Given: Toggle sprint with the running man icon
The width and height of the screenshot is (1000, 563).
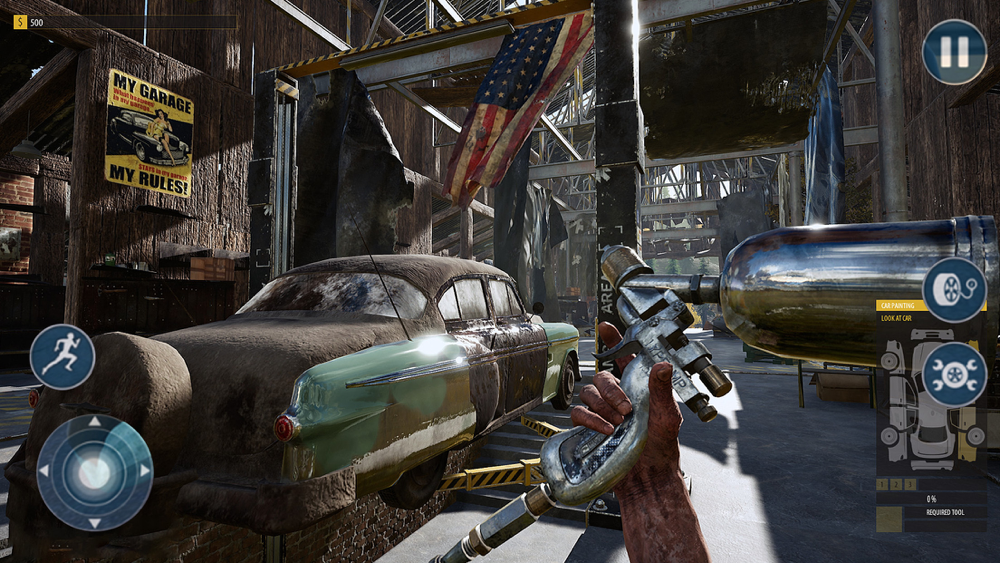Looking at the screenshot, I should pyautogui.click(x=62, y=357).
